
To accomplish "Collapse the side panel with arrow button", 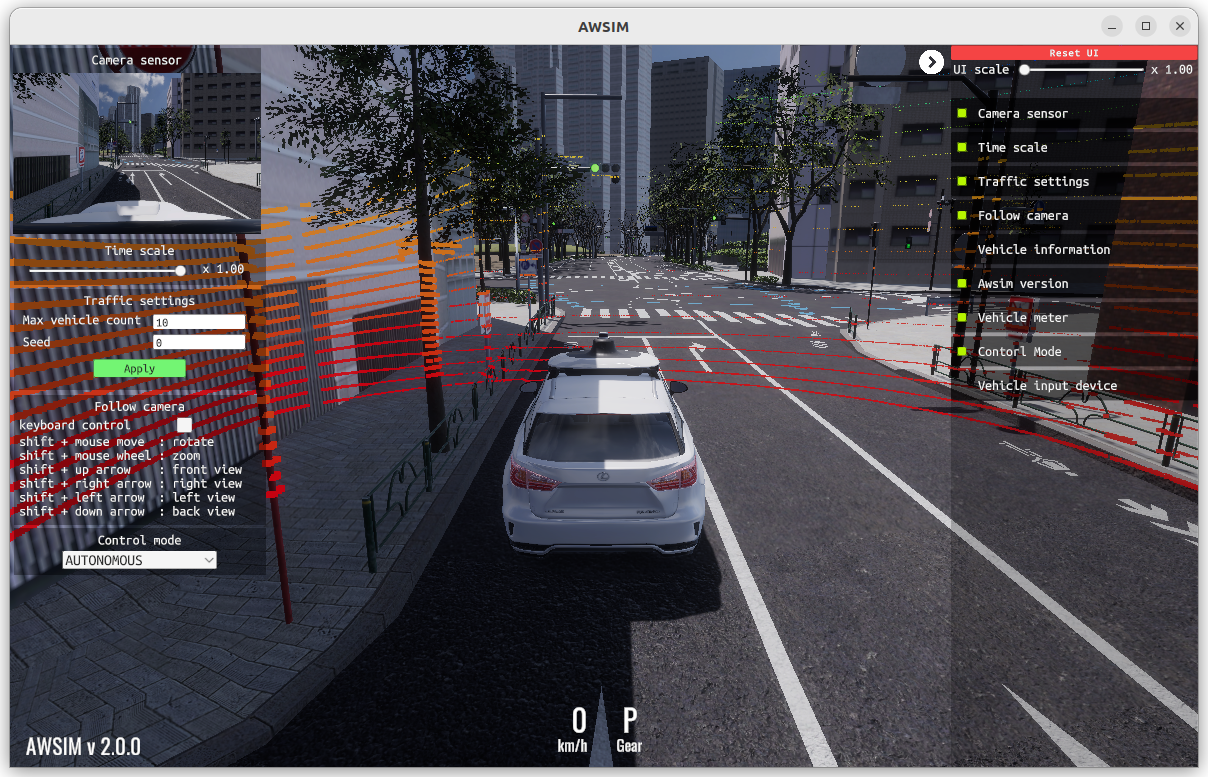I will (x=931, y=62).
